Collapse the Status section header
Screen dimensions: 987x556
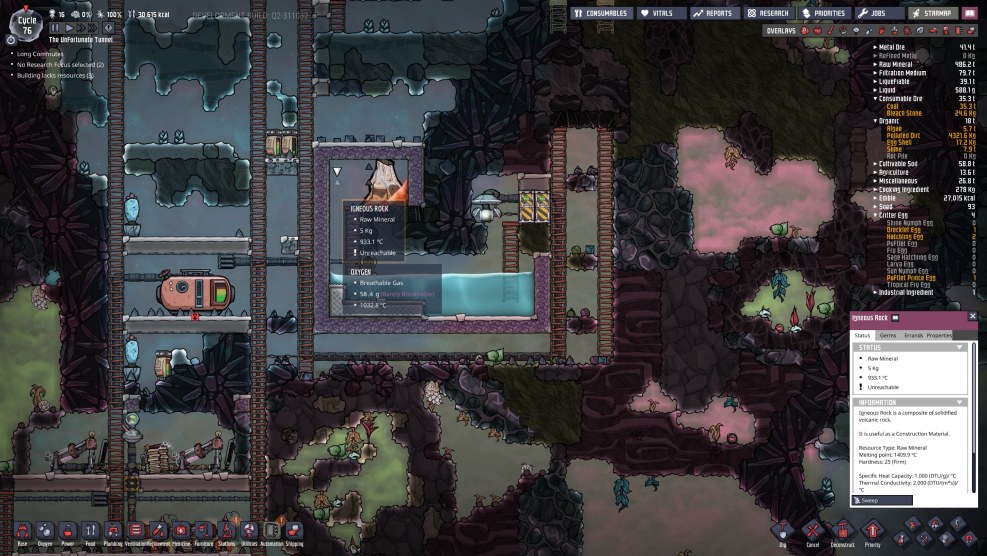click(961, 347)
